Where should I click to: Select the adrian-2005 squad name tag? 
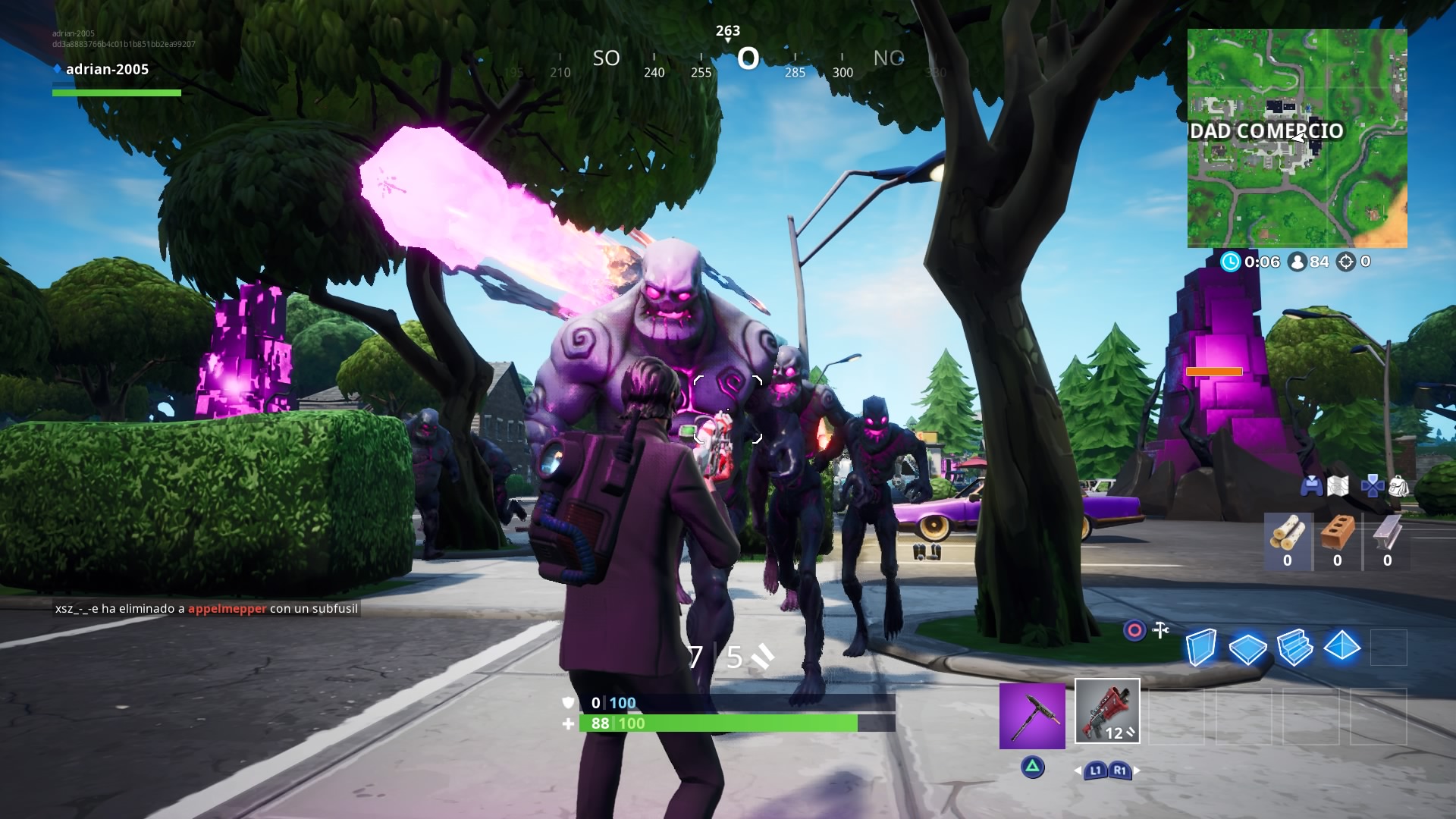click(107, 69)
